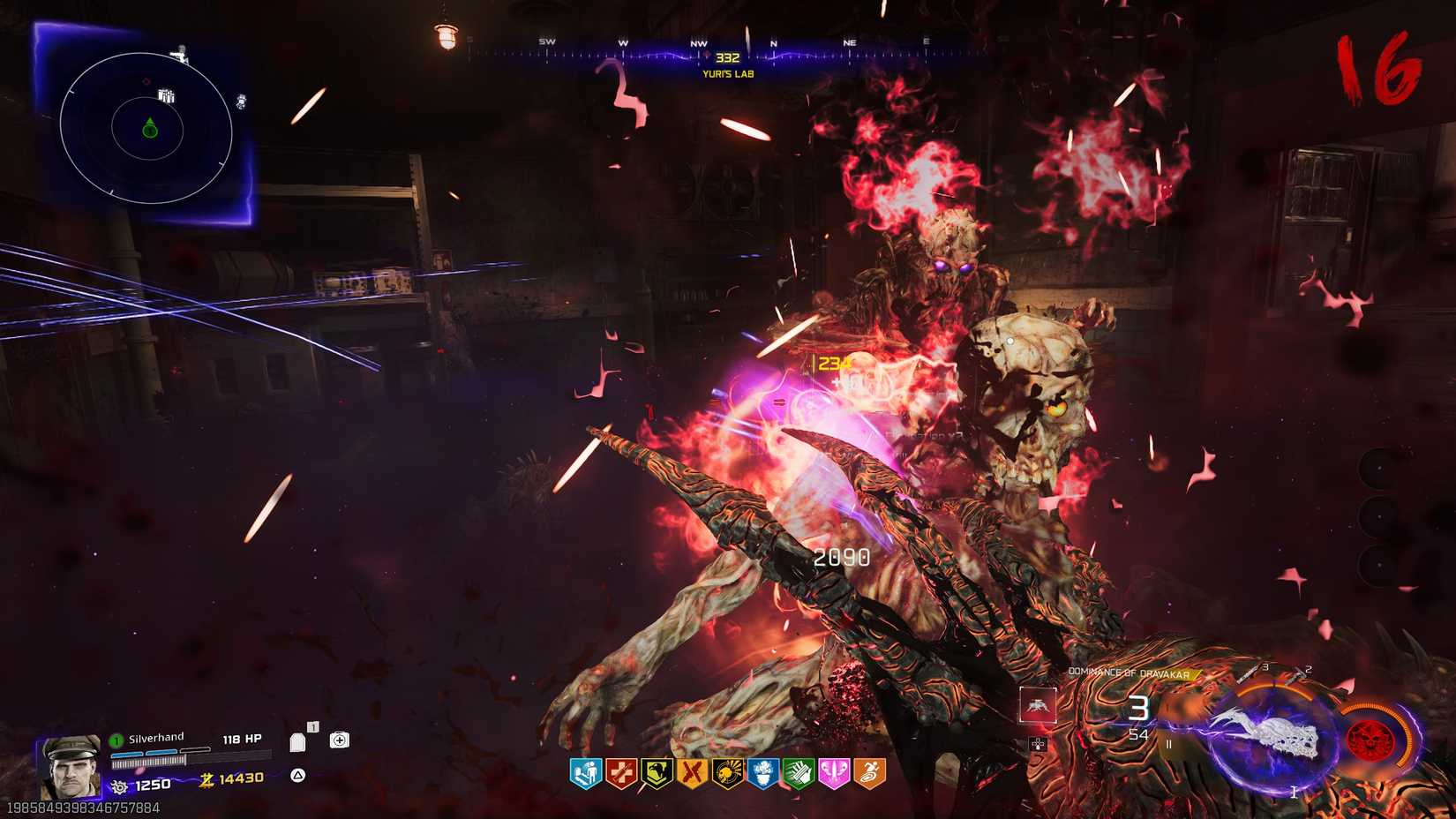Select the Speed Cola green perk icon
This screenshot has height=819, width=1456.
point(798,775)
